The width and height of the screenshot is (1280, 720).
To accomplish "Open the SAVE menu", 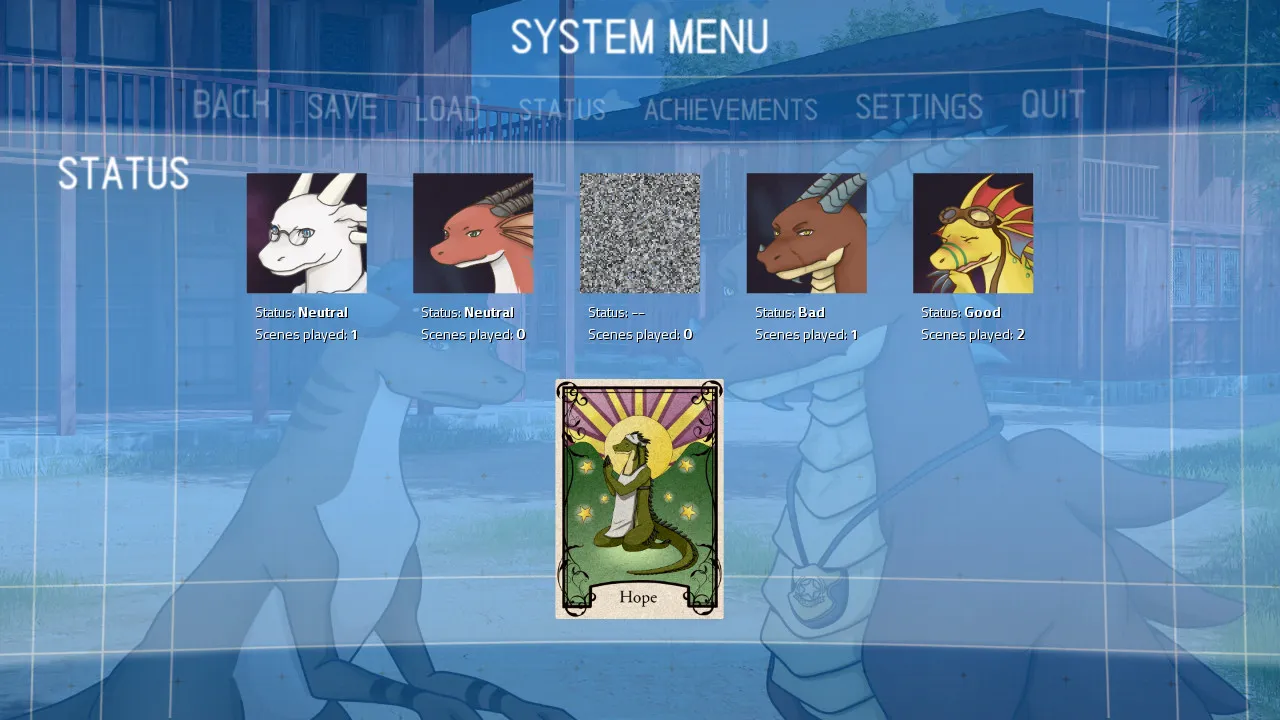I will pos(341,107).
